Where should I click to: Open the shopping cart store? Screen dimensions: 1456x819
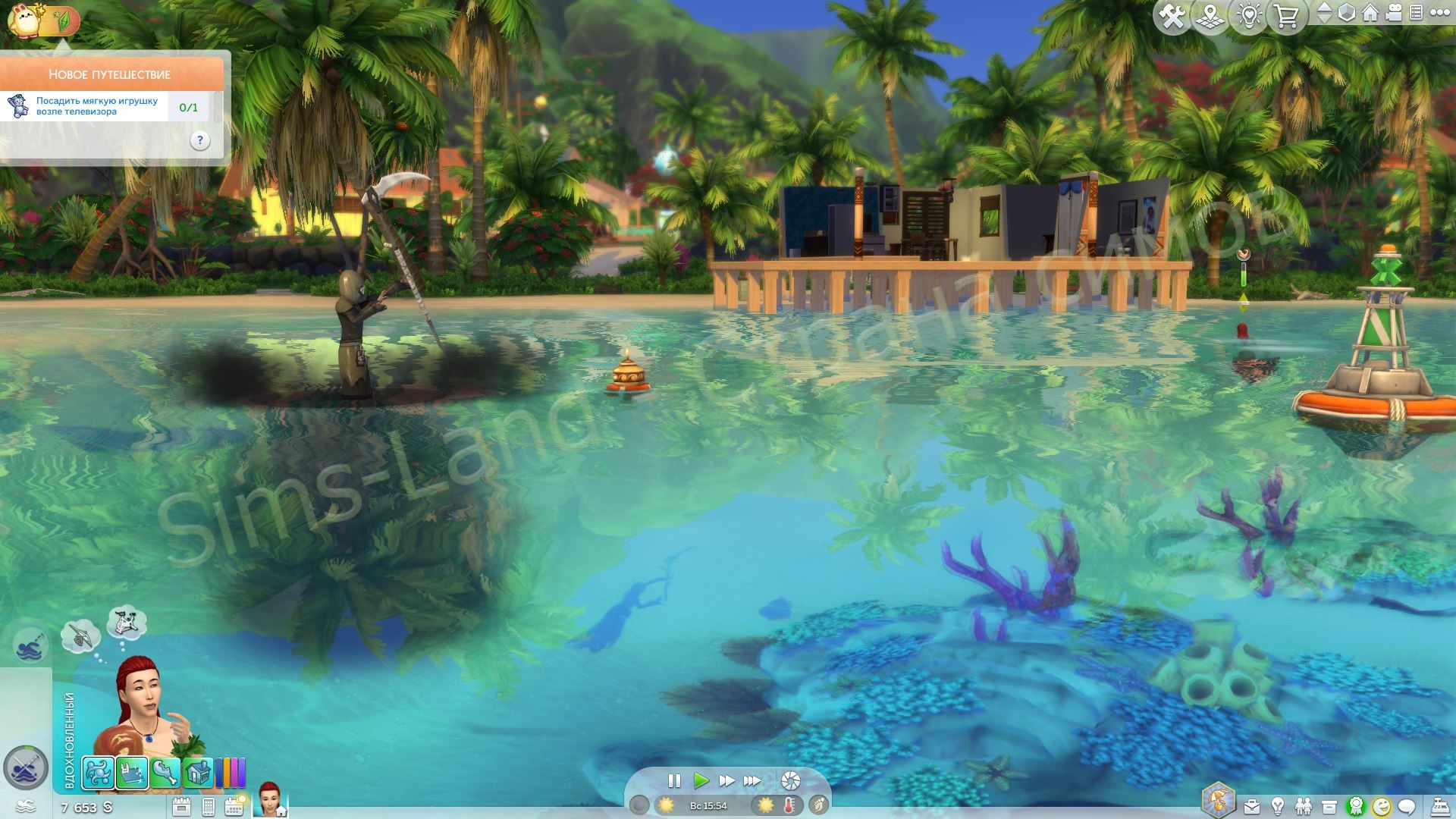tap(1287, 17)
